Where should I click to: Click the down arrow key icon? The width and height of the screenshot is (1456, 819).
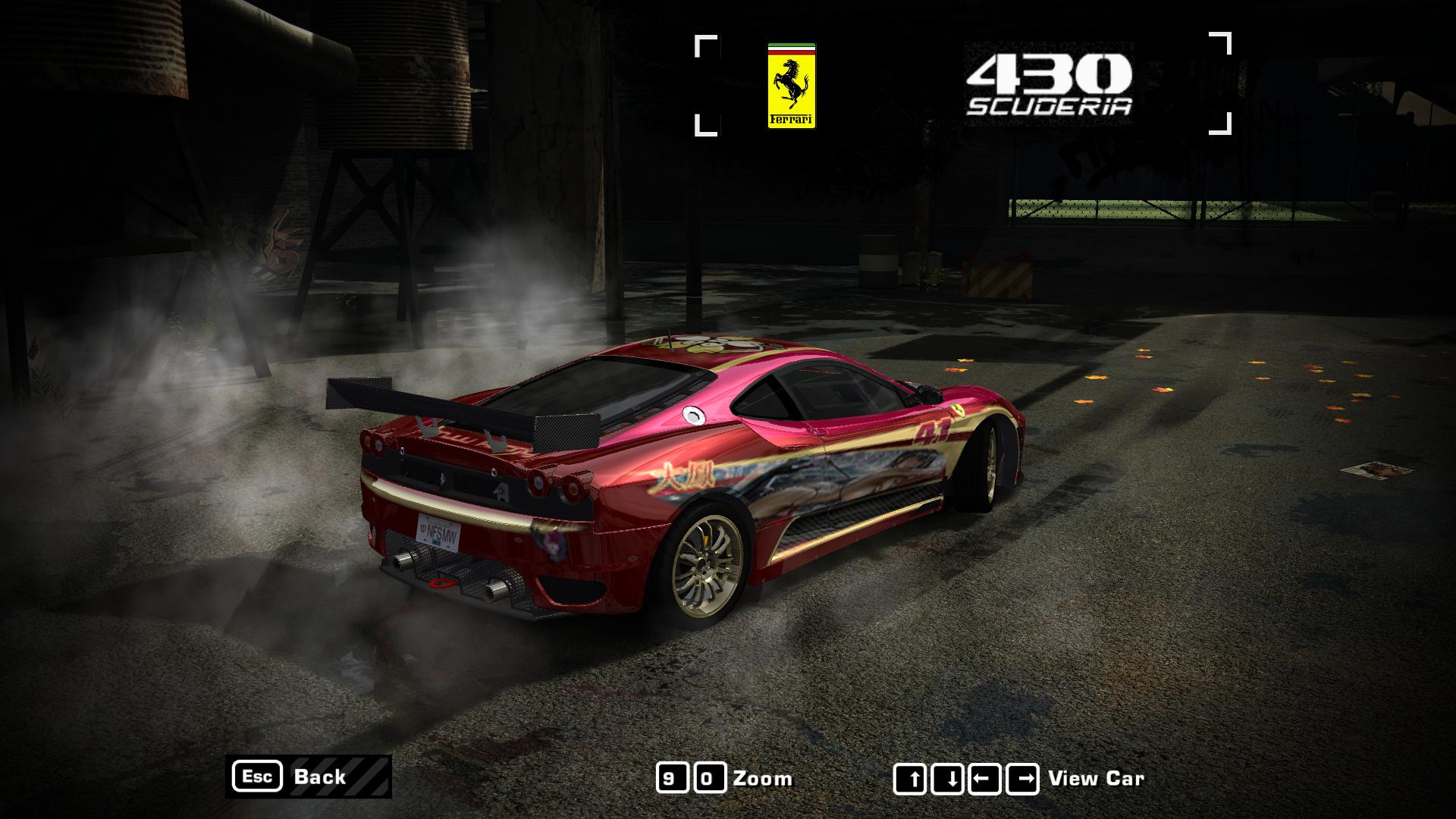pos(947,777)
